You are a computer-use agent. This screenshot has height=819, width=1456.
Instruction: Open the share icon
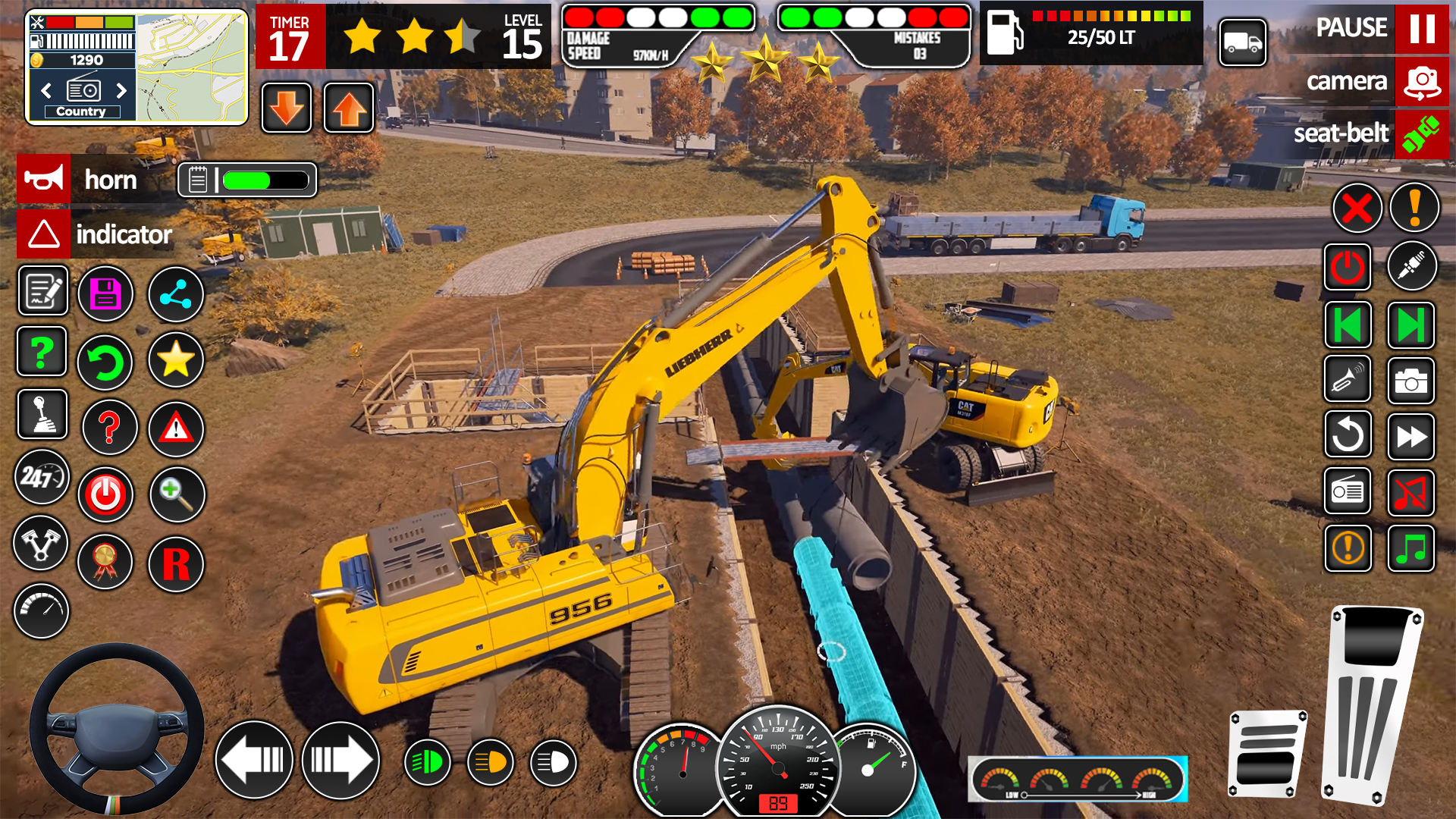tap(175, 293)
